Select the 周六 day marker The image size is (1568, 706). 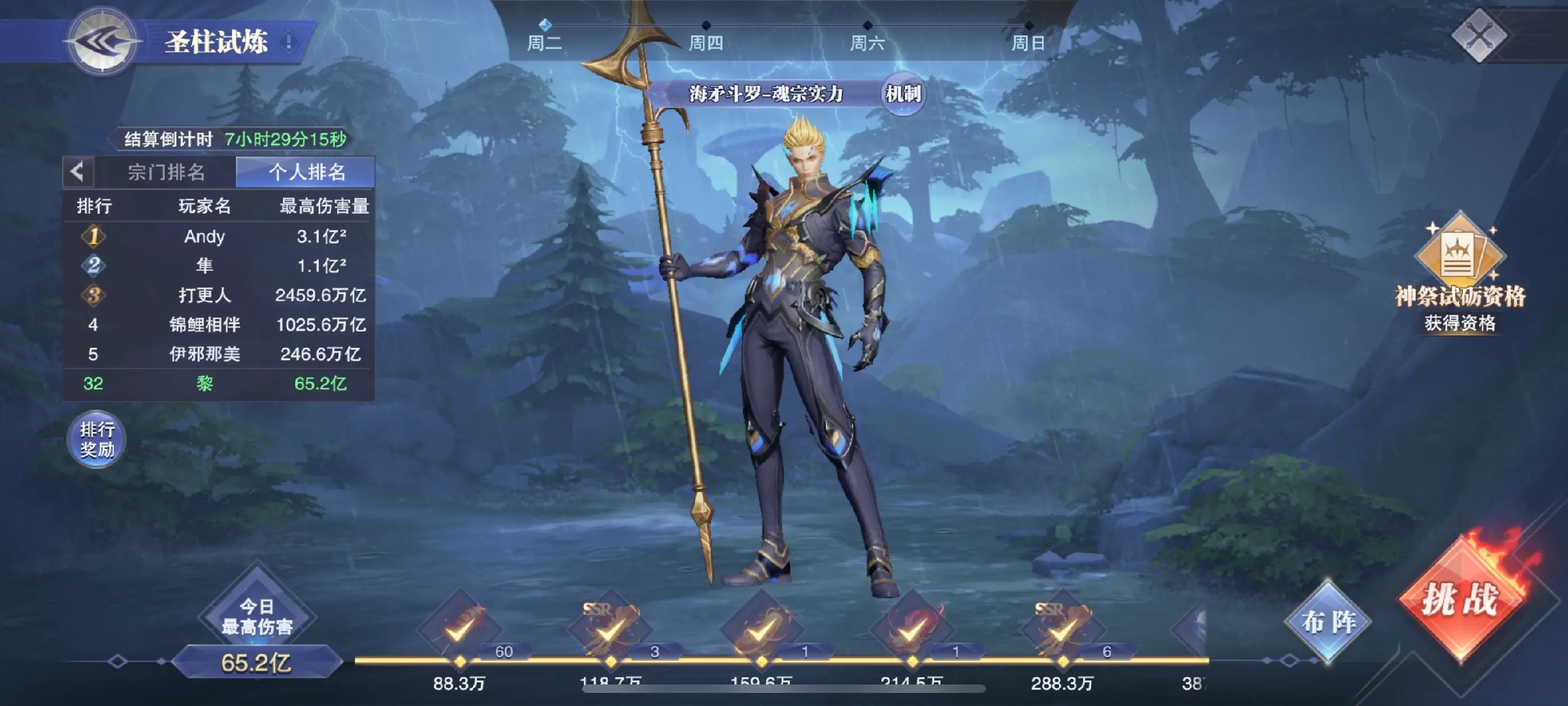[867, 38]
